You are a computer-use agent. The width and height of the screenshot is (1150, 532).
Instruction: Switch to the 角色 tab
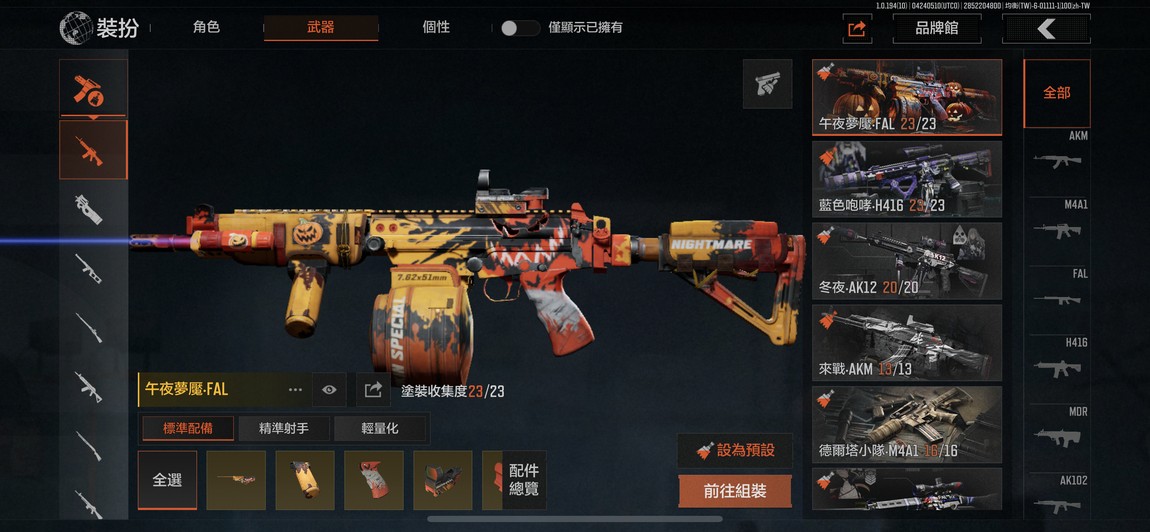pos(206,28)
